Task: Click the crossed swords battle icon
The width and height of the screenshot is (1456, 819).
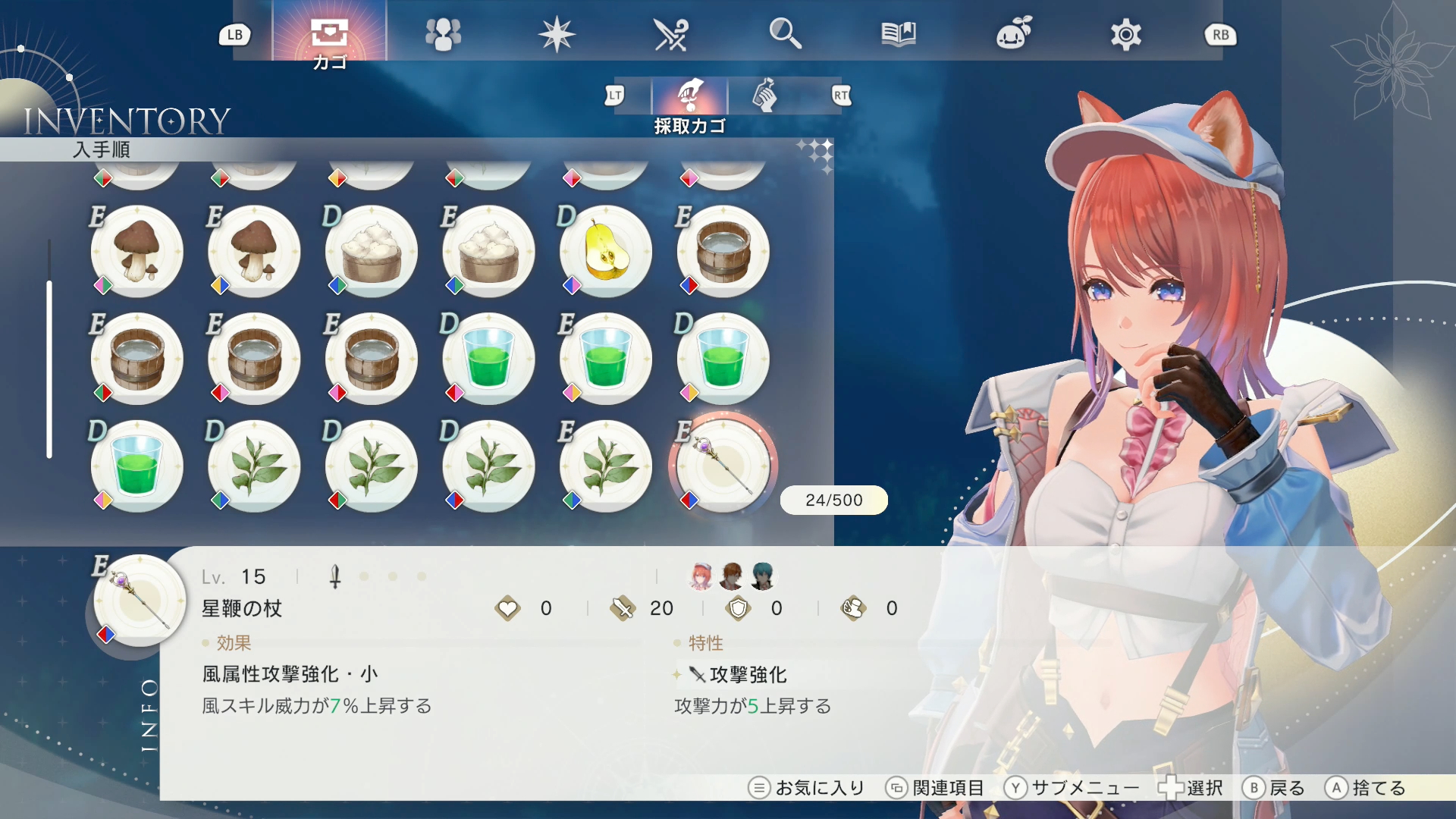Action: 671,33
